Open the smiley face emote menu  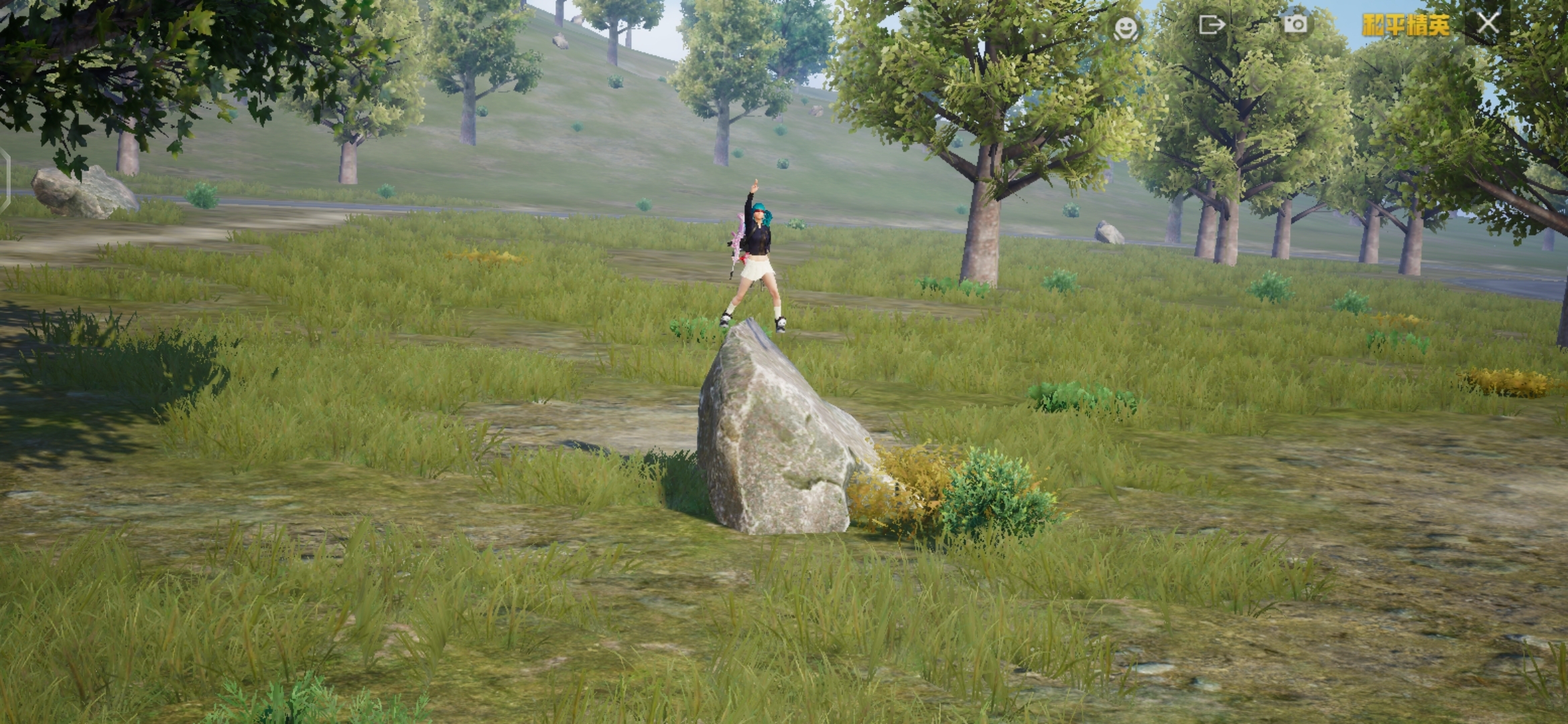point(1125,27)
